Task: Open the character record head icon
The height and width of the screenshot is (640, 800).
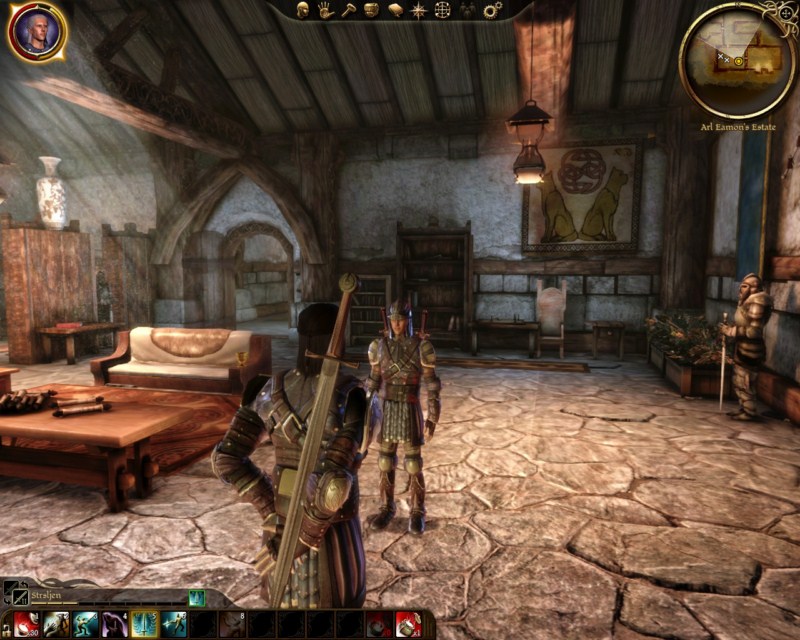Action: (x=302, y=10)
